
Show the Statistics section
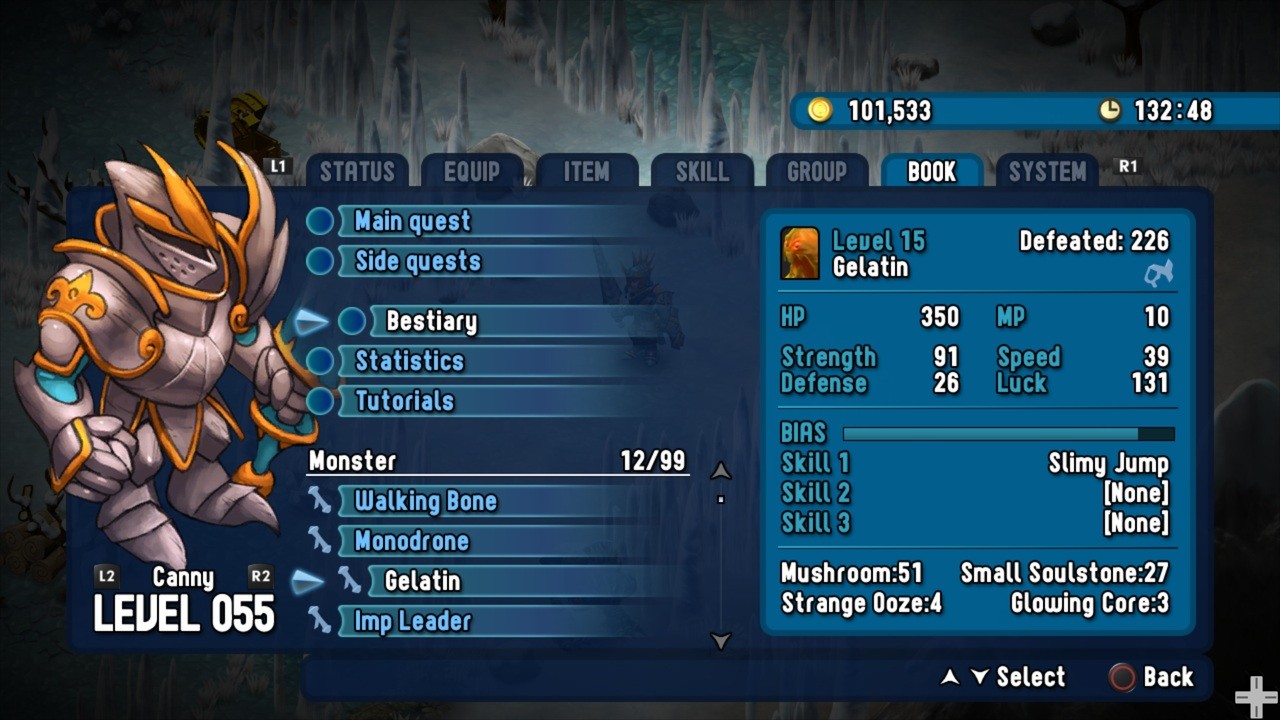[x=410, y=361]
